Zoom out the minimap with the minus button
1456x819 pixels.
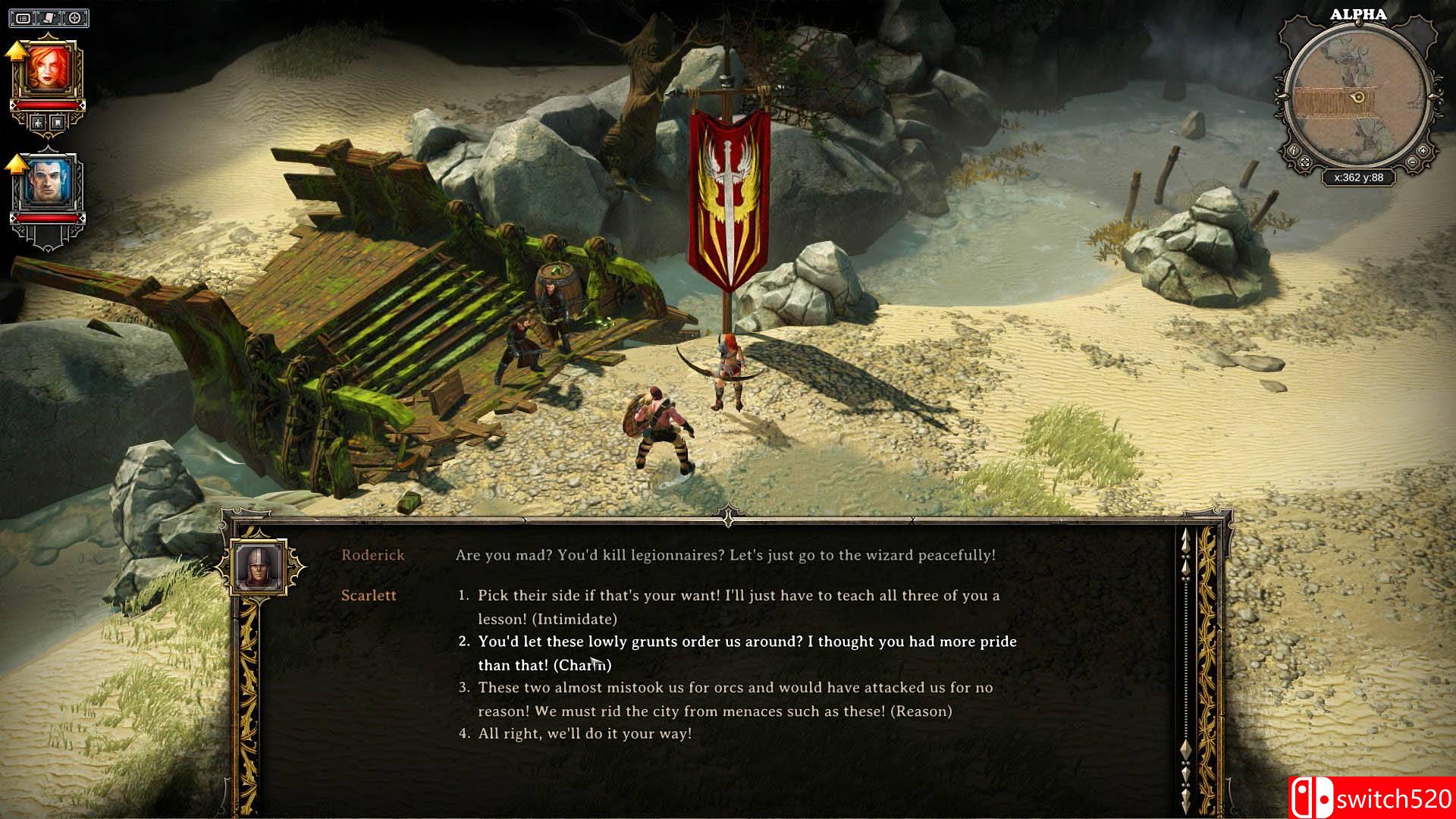(1413, 162)
